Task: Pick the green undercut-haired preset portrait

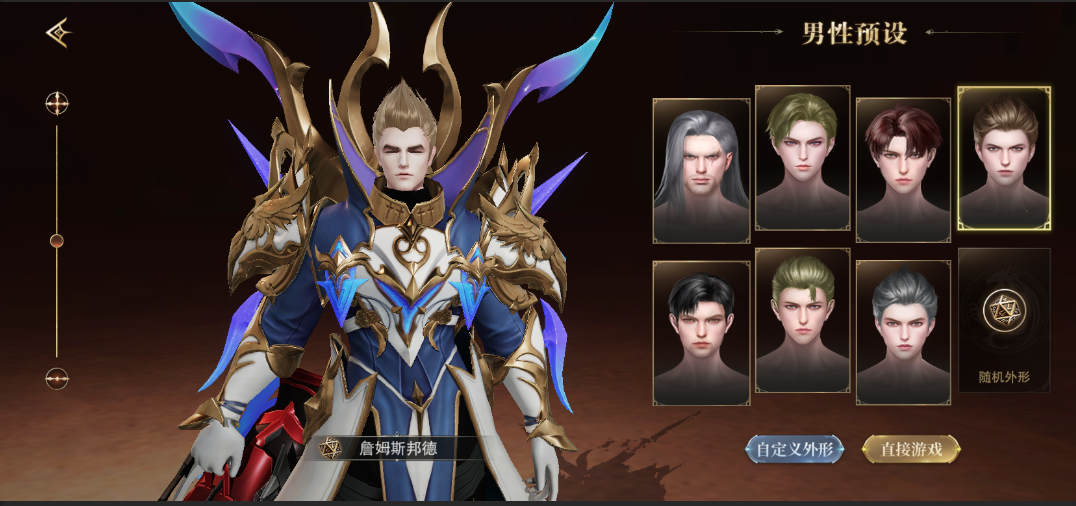Action: [802, 320]
